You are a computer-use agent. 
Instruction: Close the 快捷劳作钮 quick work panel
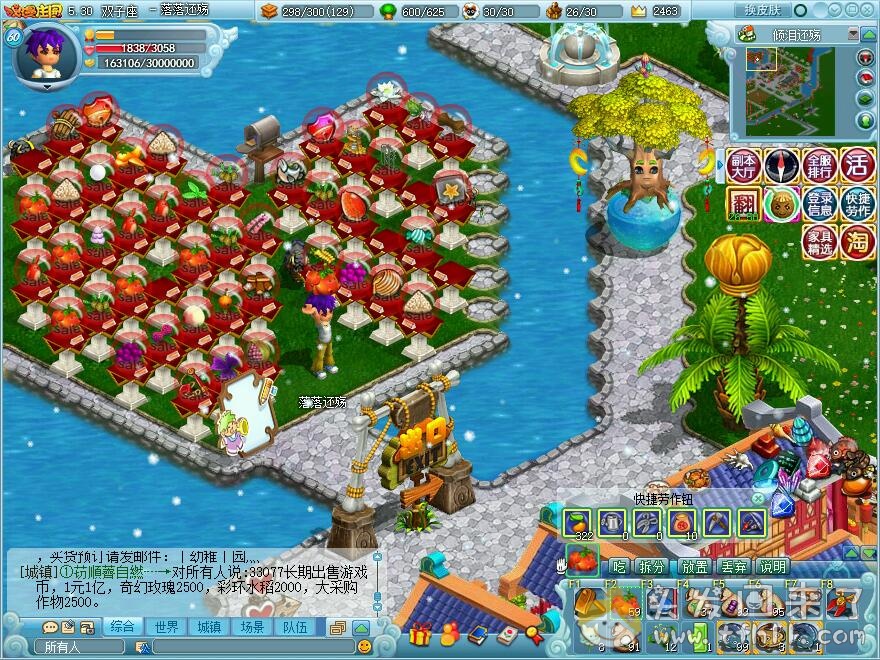[x=757, y=498]
